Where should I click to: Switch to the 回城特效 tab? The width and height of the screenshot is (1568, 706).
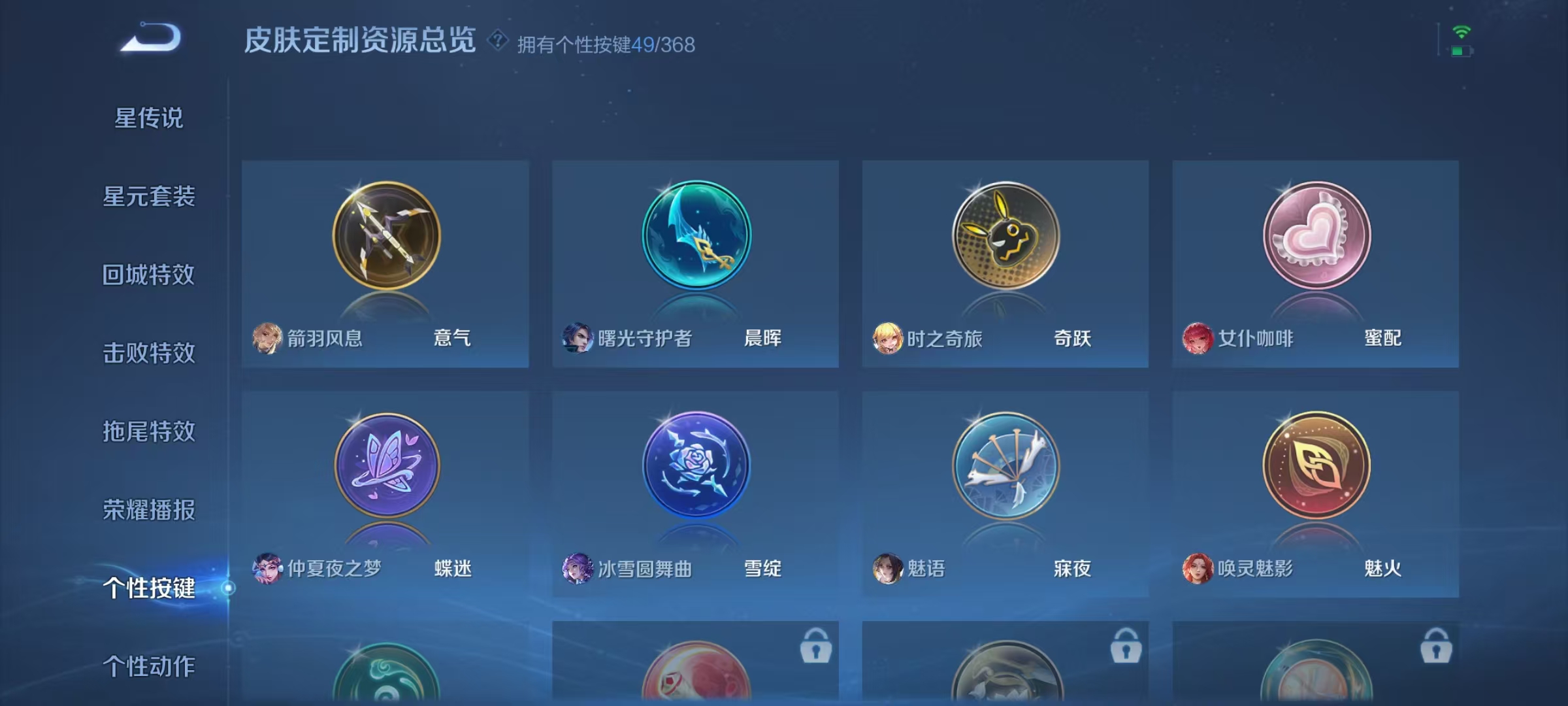click(x=149, y=275)
